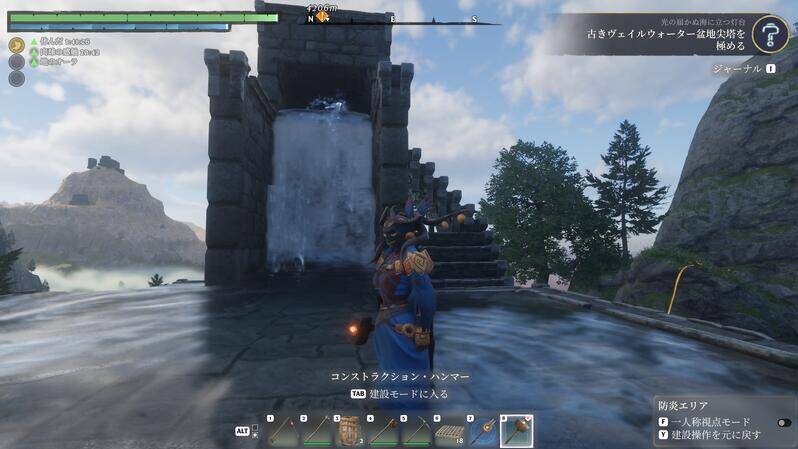798x449 pixels.
Task: Select the round-headed wand in hotbar slot 7
Action: (483, 431)
